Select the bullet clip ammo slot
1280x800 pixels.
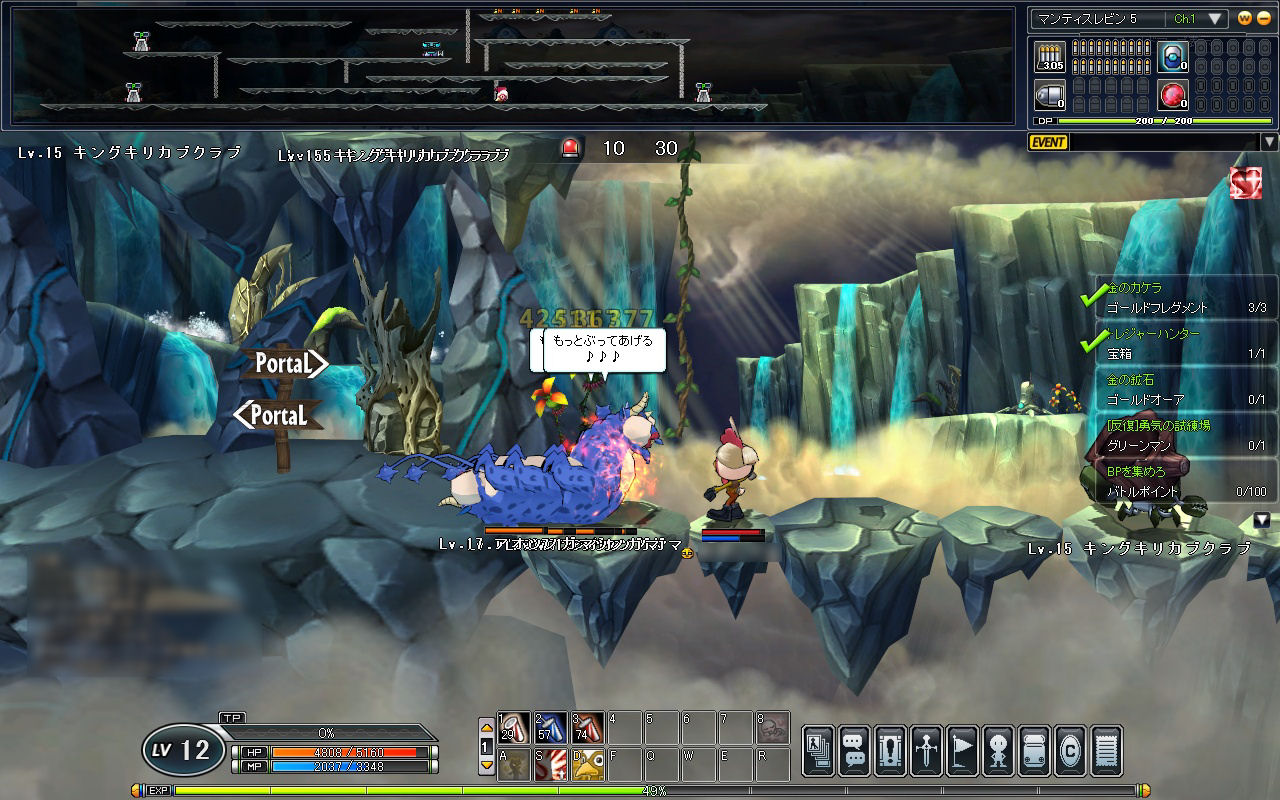click(x=1049, y=57)
